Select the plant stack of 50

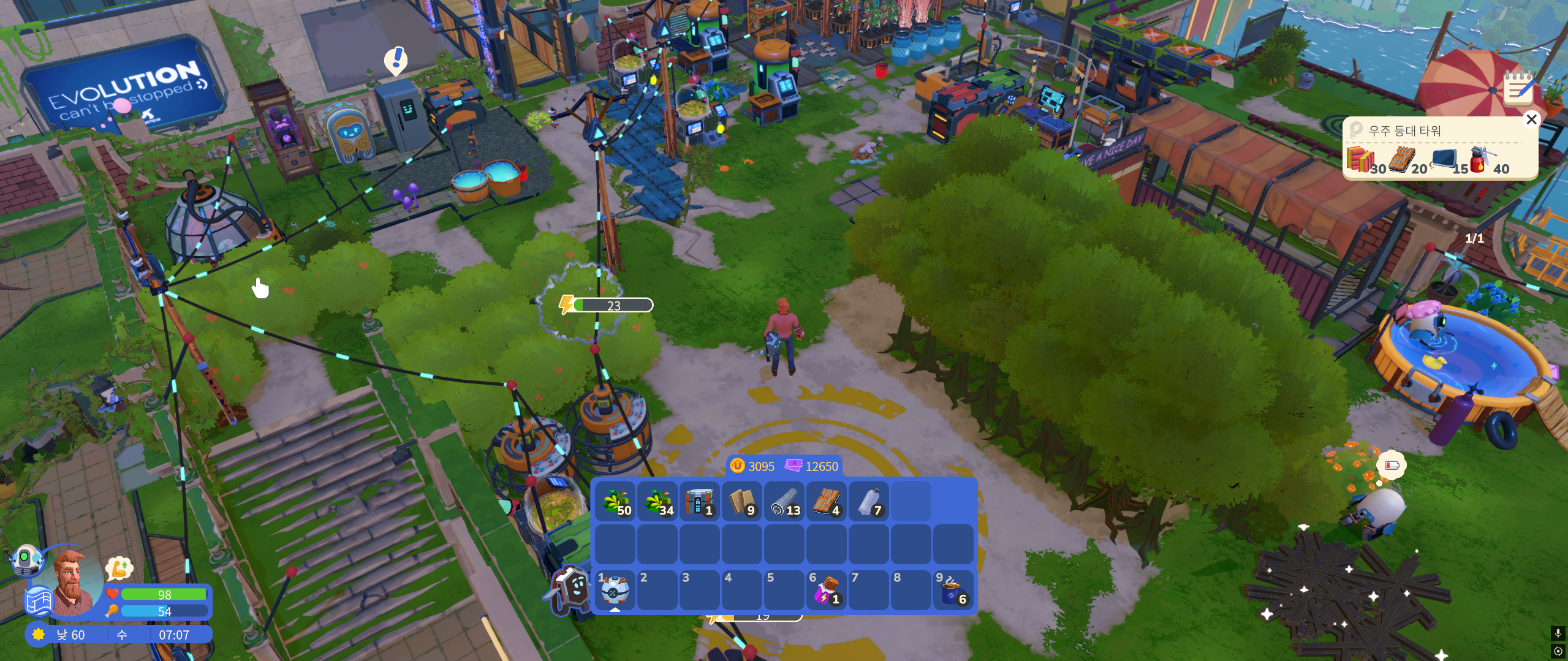(615, 502)
